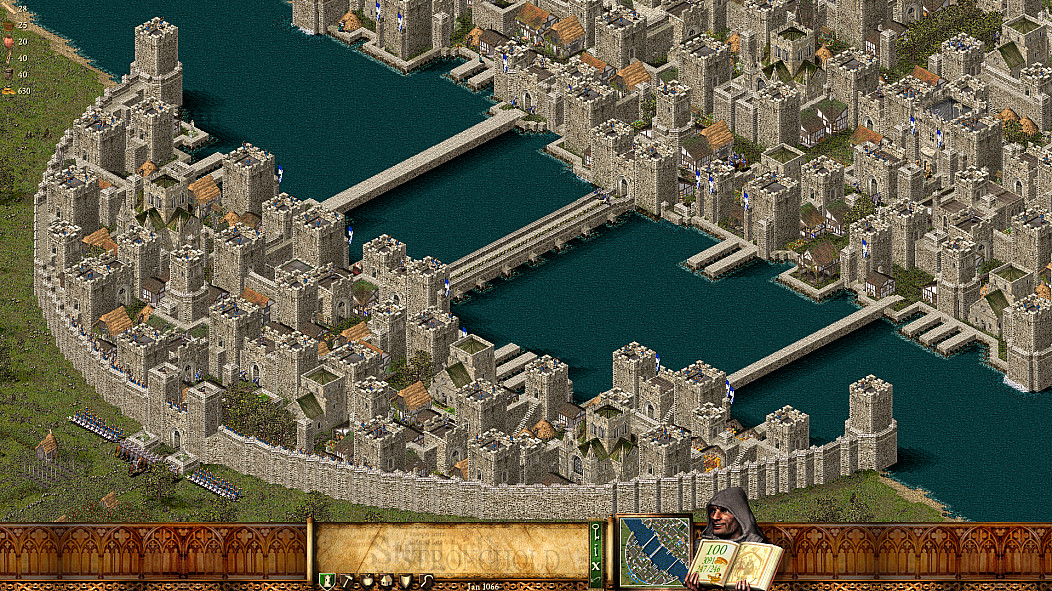Viewport: 1052px width, 591px height.
Task: Open the industry buildings hammer category
Action: pos(346,580)
